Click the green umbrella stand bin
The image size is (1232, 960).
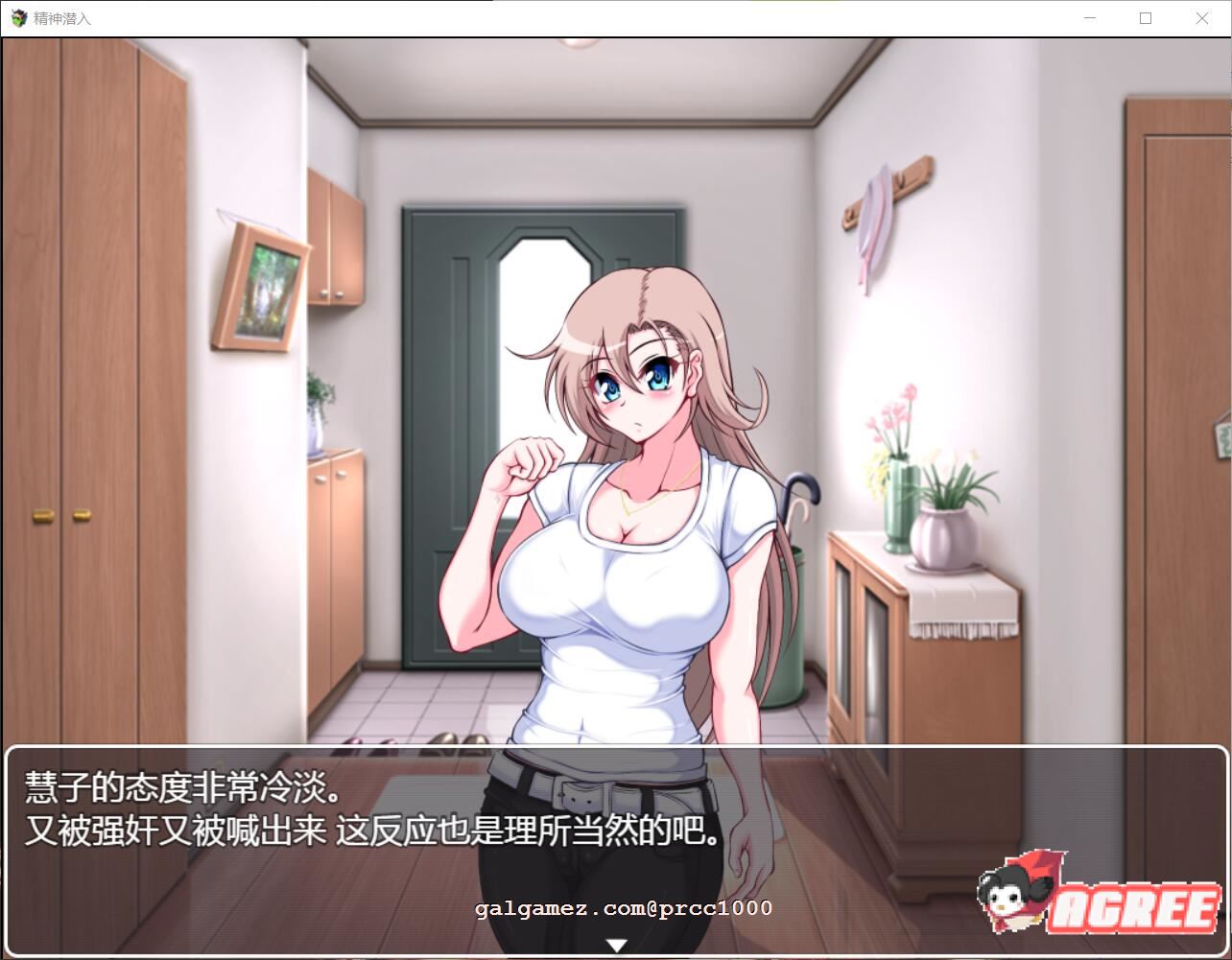[x=794, y=633]
